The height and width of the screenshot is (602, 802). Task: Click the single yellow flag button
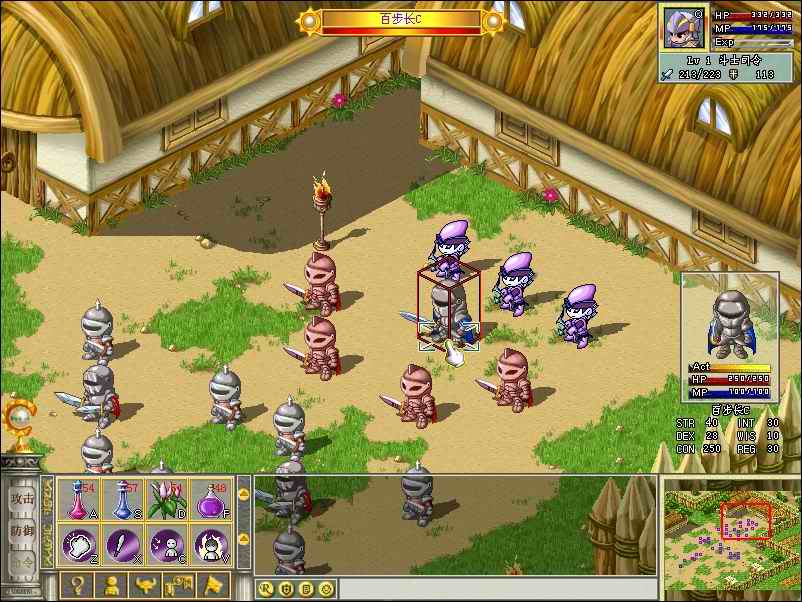214,585
